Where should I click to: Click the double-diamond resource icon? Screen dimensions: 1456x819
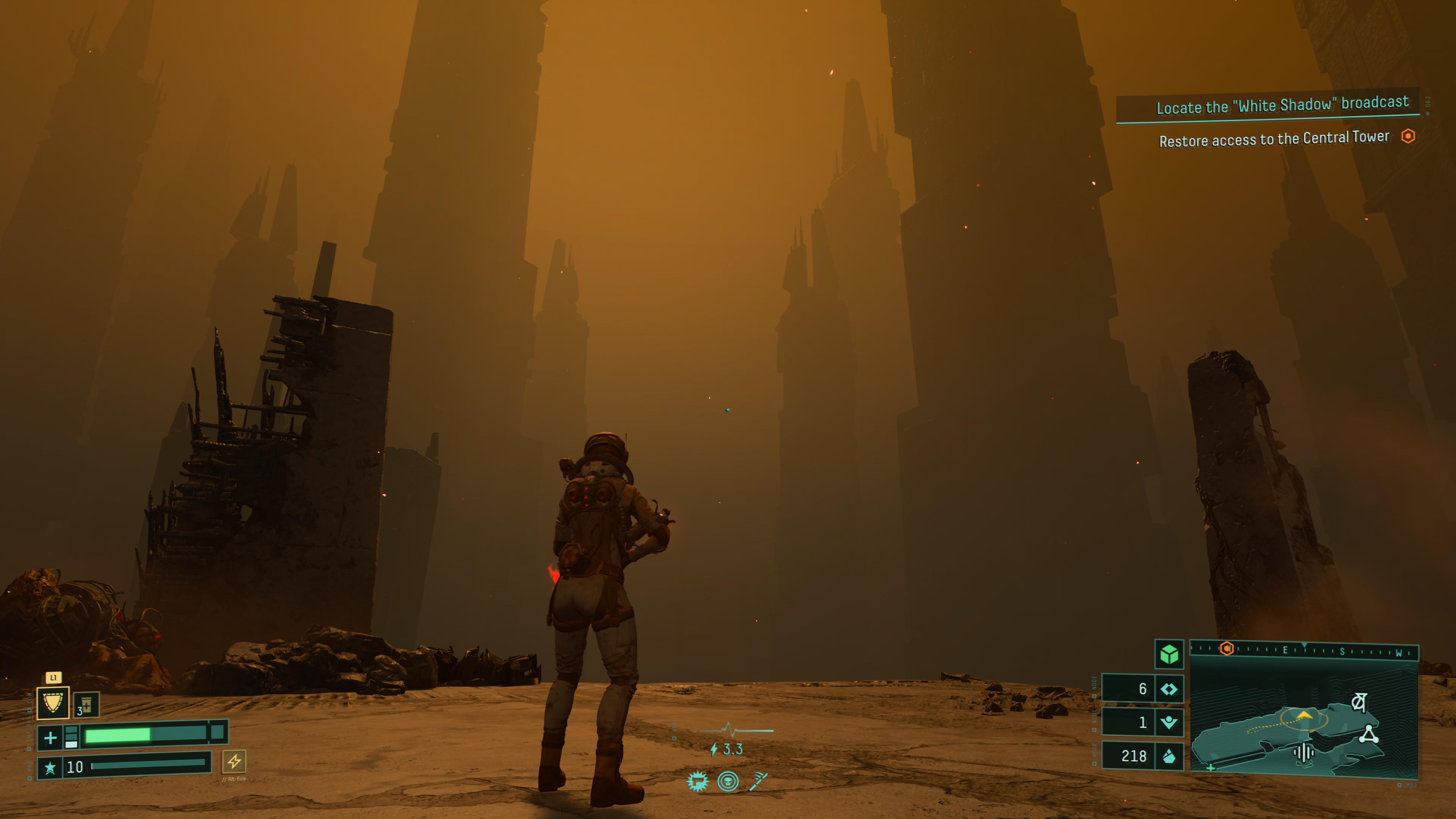(1168, 689)
